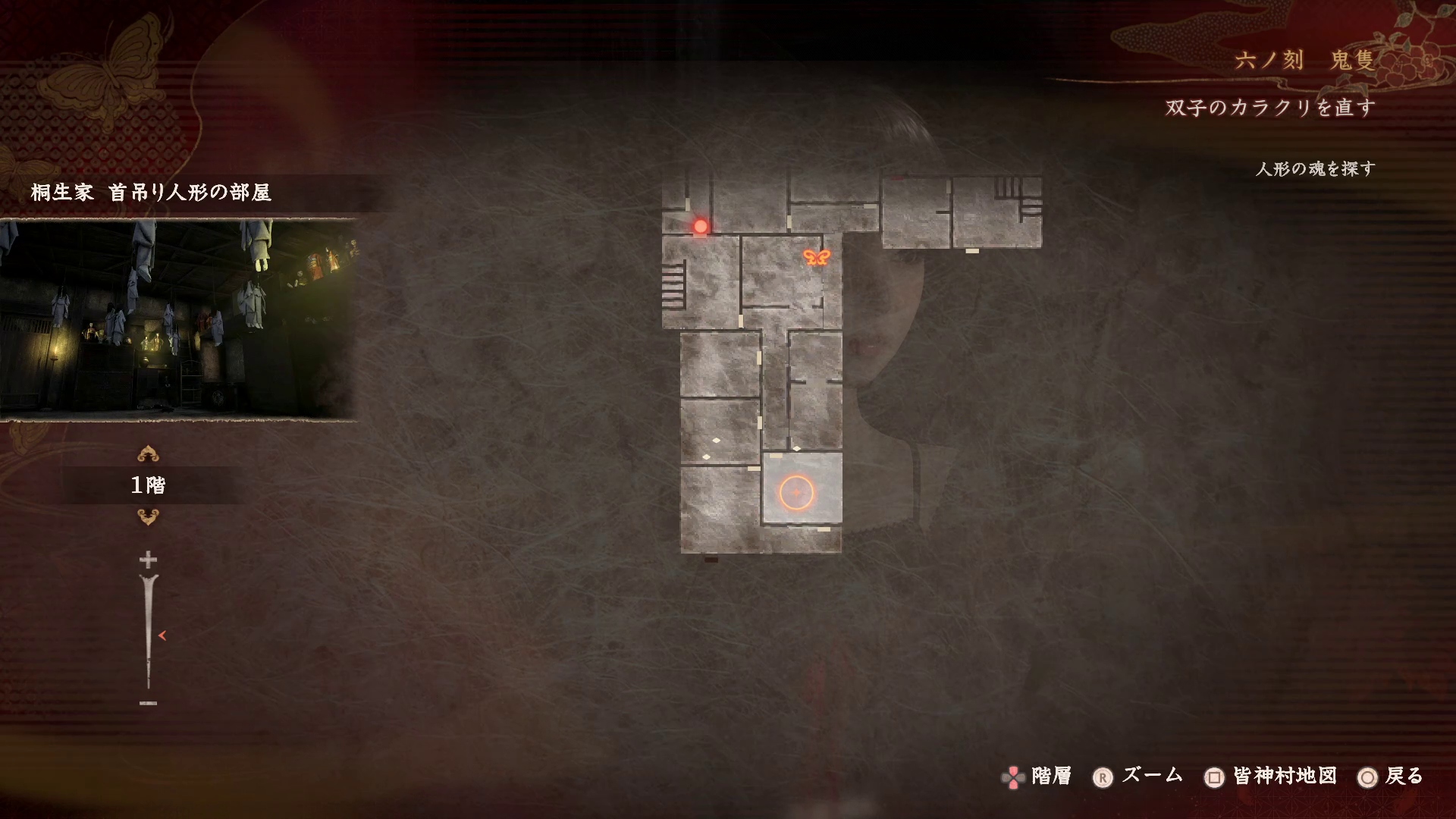
Task: Zoom out with the minus sign
Action: (x=148, y=704)
